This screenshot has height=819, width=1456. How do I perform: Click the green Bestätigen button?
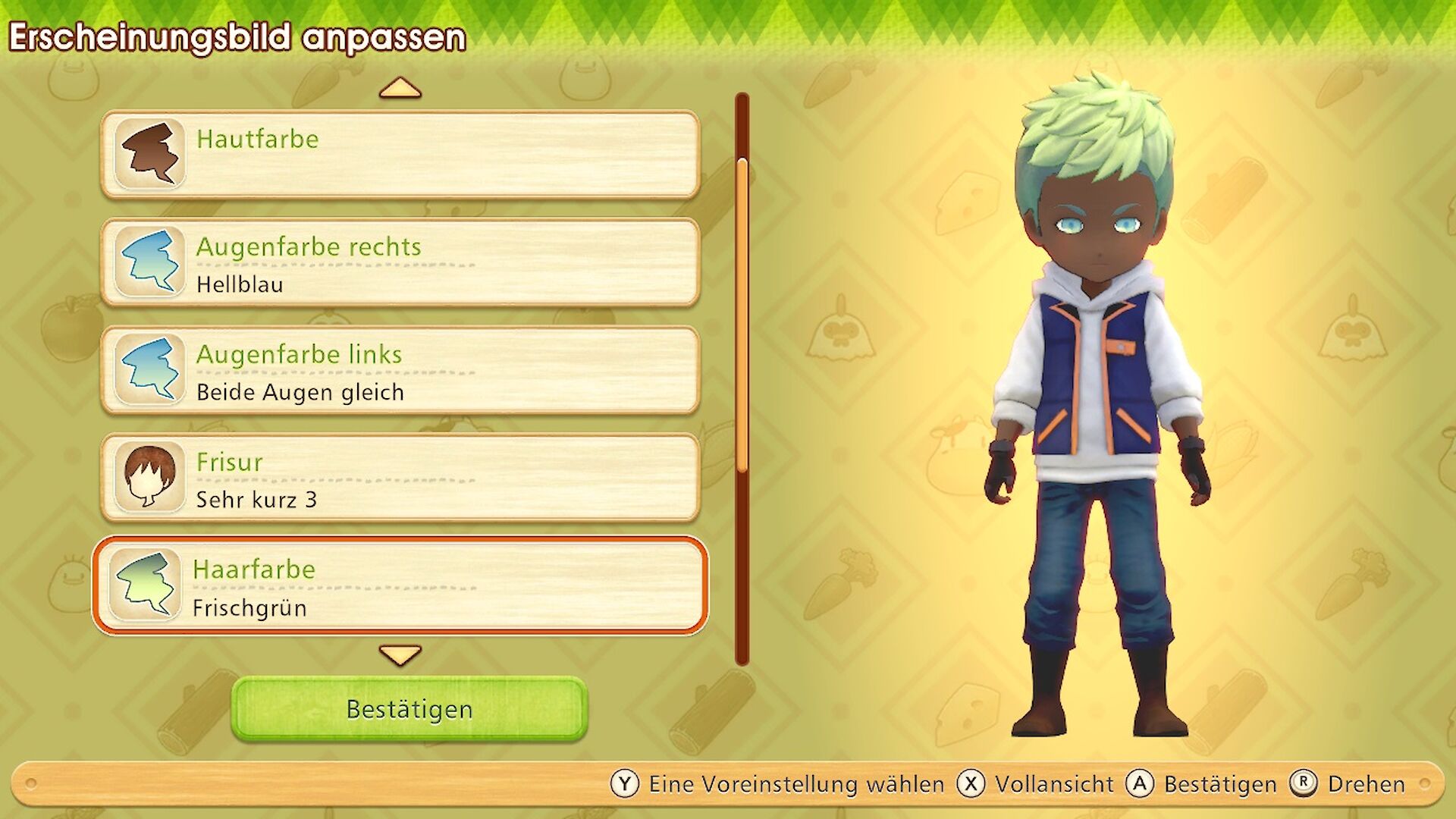tap(409, 709)
